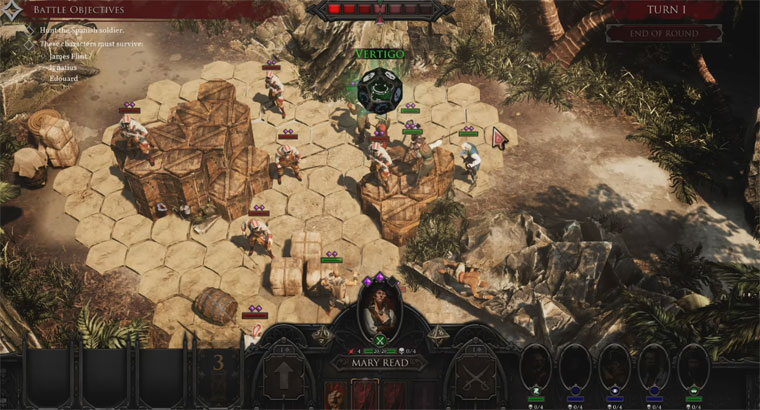Pick the middle crew portrait in the party row
Viewport: 760px width, 410px height.
(x=614, y=367)
